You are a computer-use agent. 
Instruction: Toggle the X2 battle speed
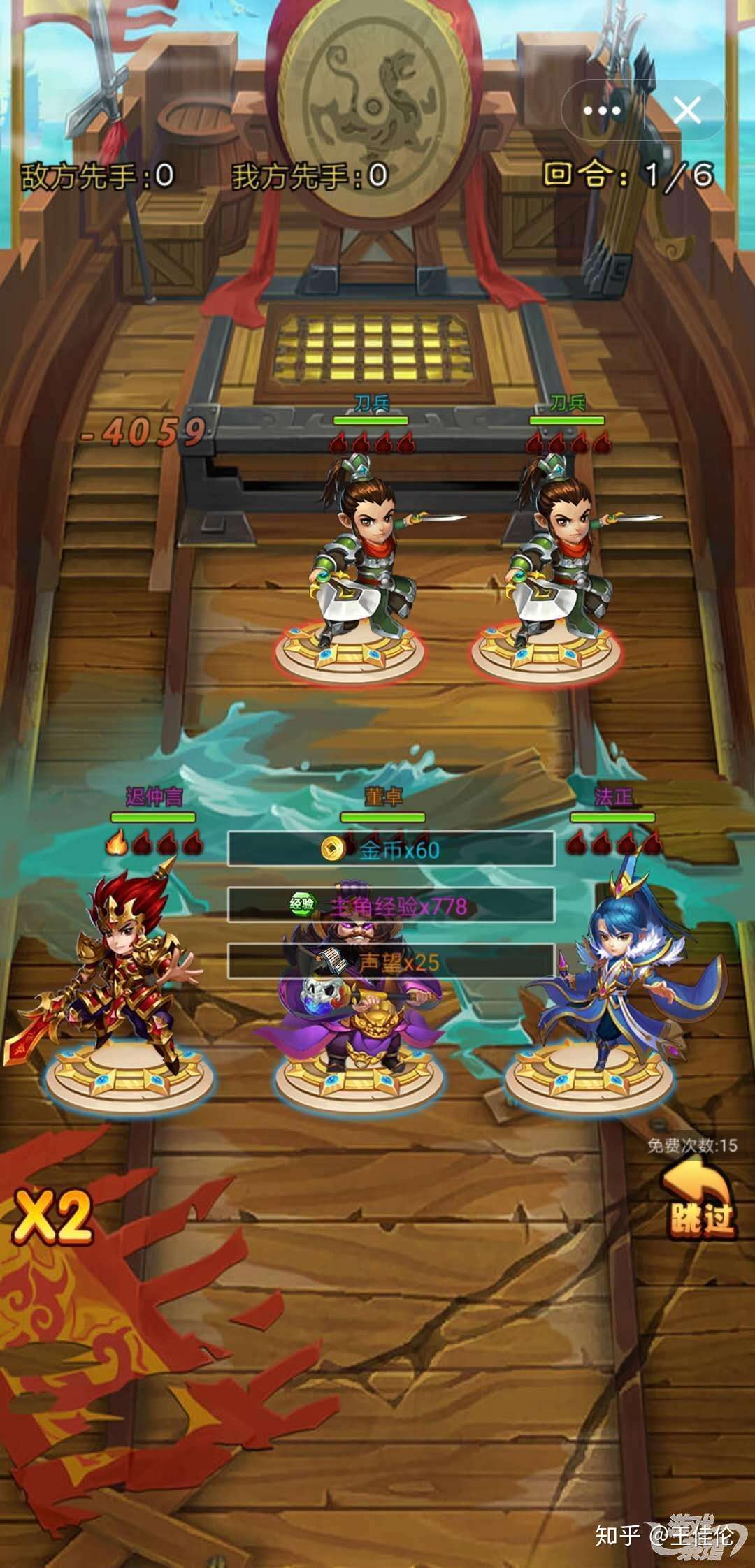(x=53, y=1217)
